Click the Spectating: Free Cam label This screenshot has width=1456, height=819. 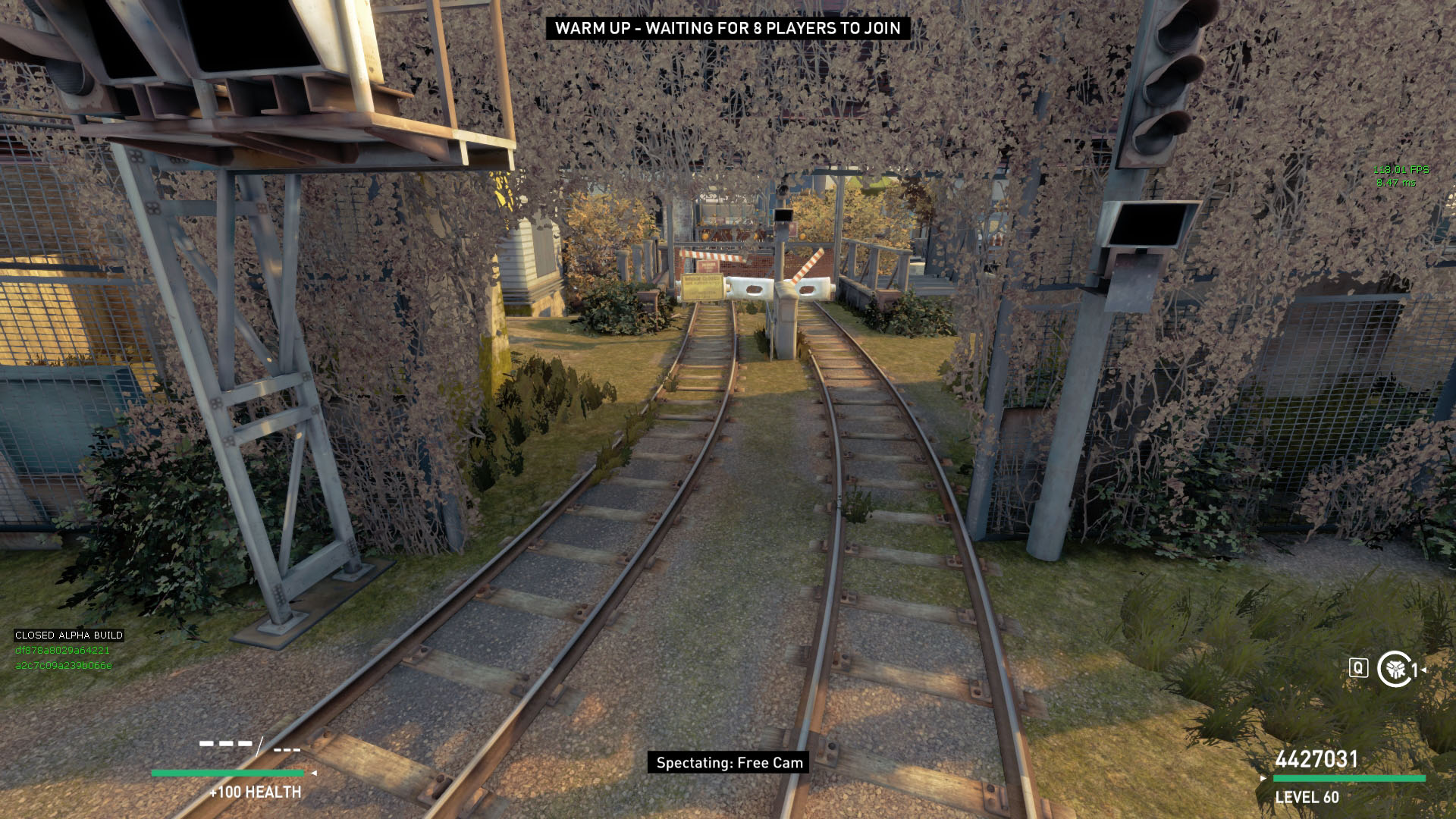(x=729, y=763)
